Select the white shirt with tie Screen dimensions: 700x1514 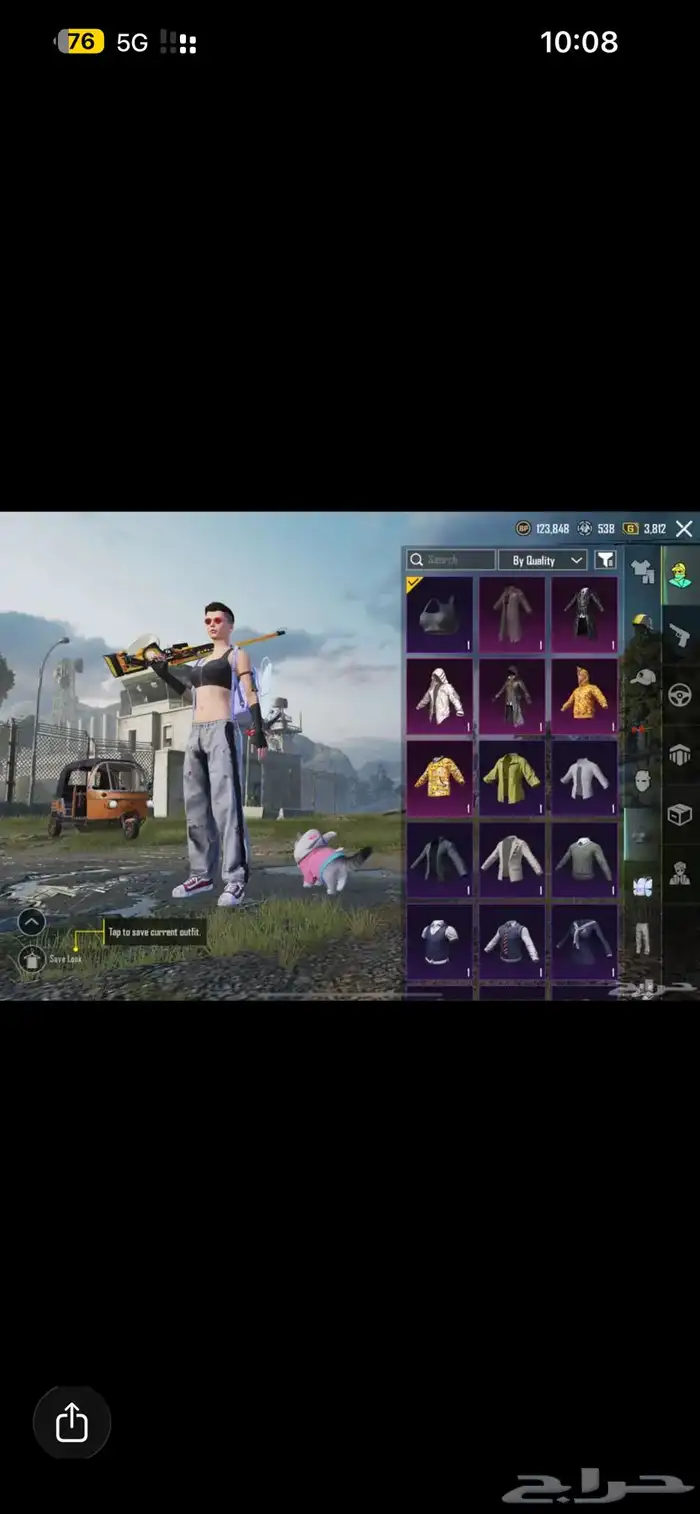click(584, 774)
